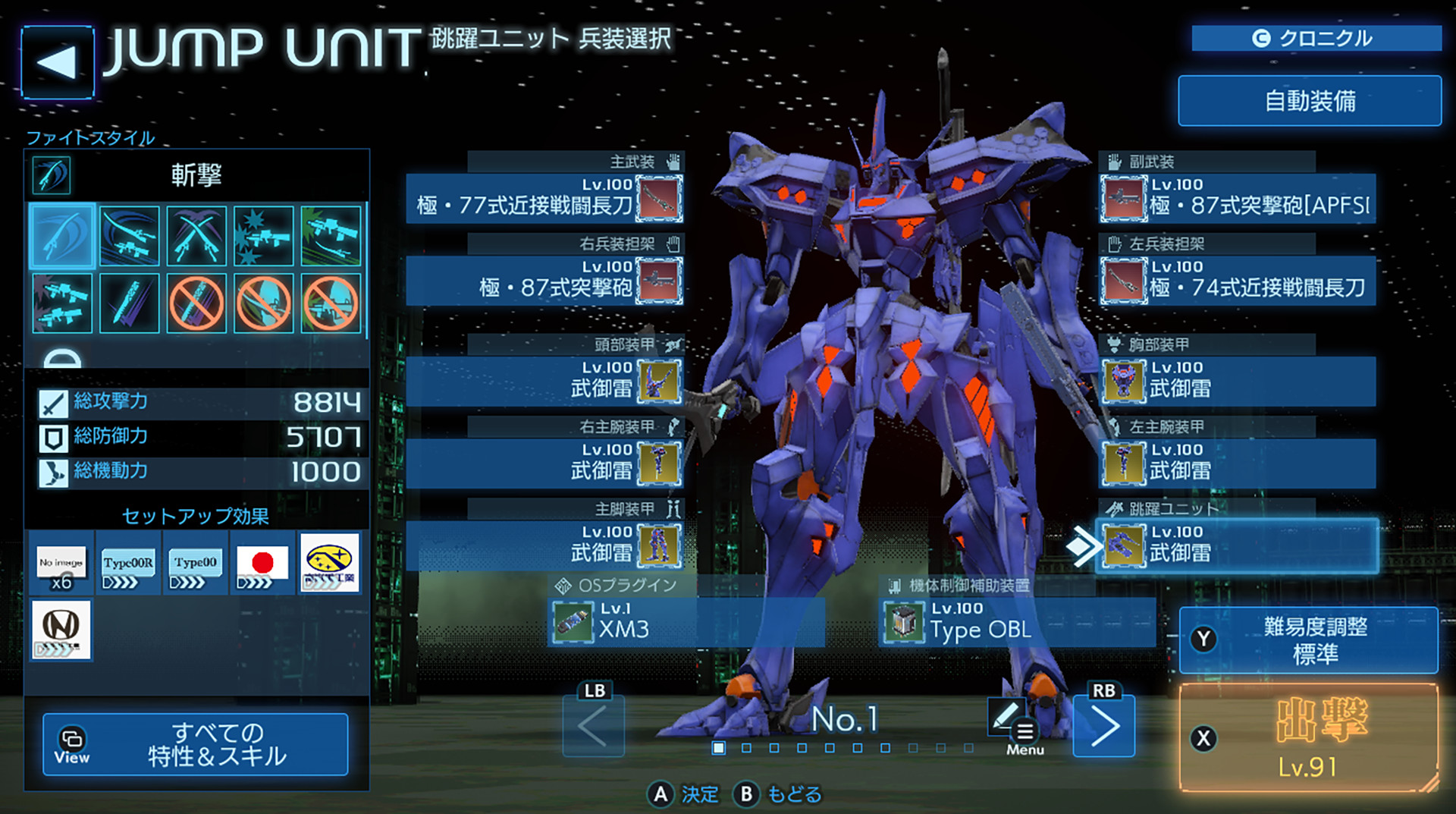Select the dual gunfire fight style icon

[62, 303]
